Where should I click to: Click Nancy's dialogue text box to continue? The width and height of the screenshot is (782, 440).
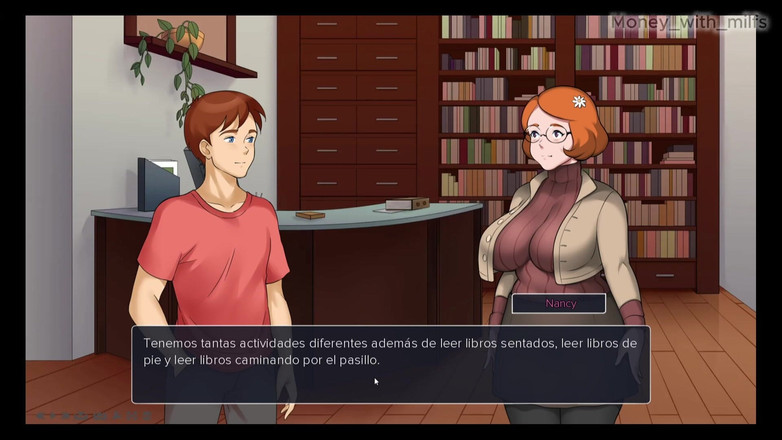pos(390,364)
